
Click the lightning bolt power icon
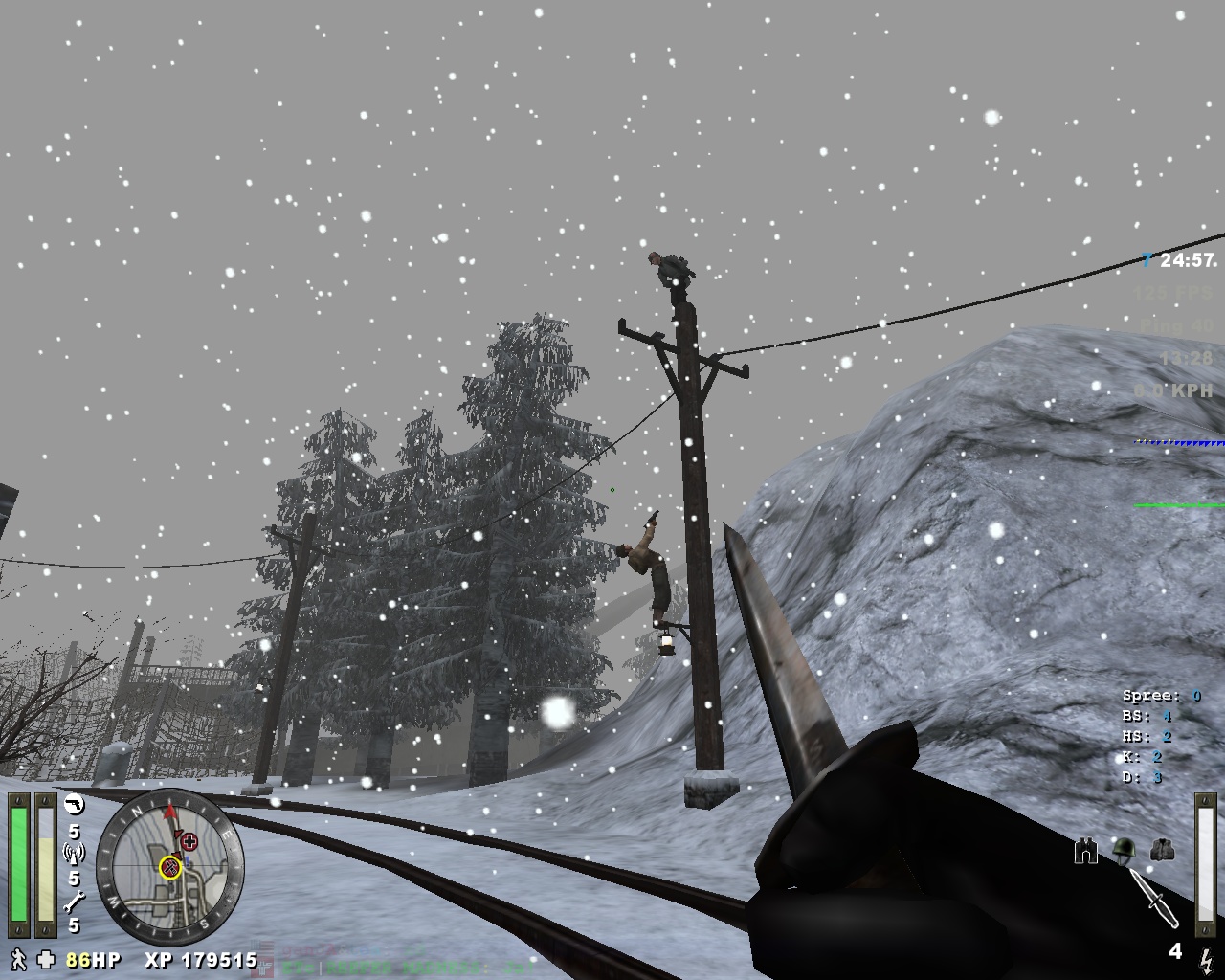tap(1206, 957)
